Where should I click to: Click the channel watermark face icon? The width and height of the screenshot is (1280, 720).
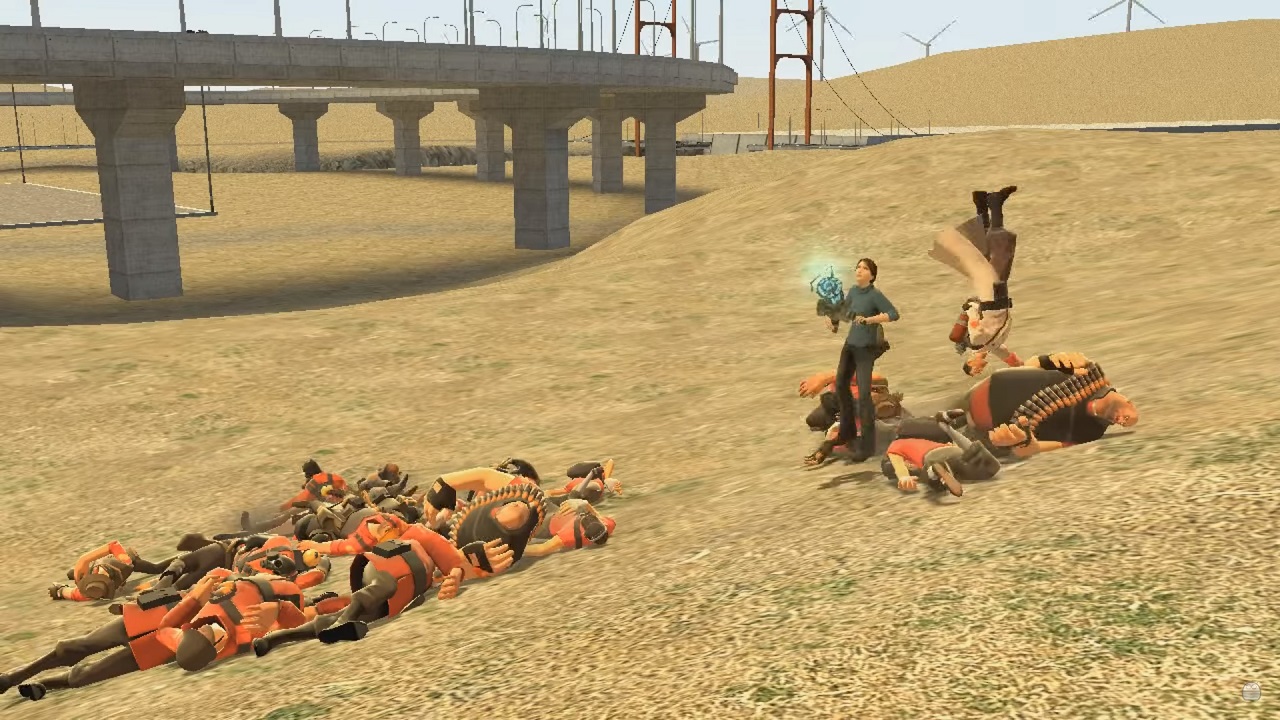coord(1251,692)
